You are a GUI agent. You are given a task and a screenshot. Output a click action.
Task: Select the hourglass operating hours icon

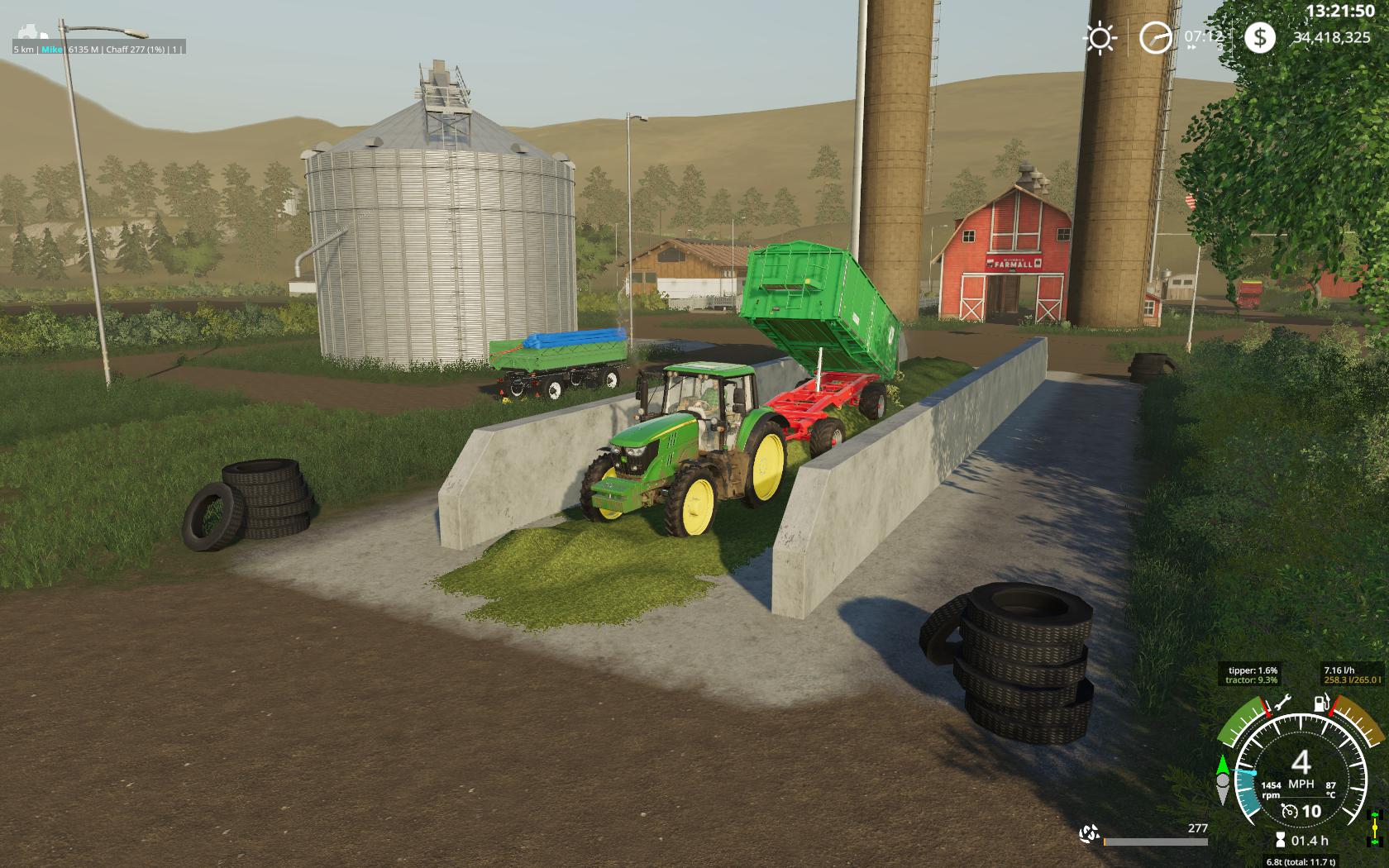[x=1281, y=841]
